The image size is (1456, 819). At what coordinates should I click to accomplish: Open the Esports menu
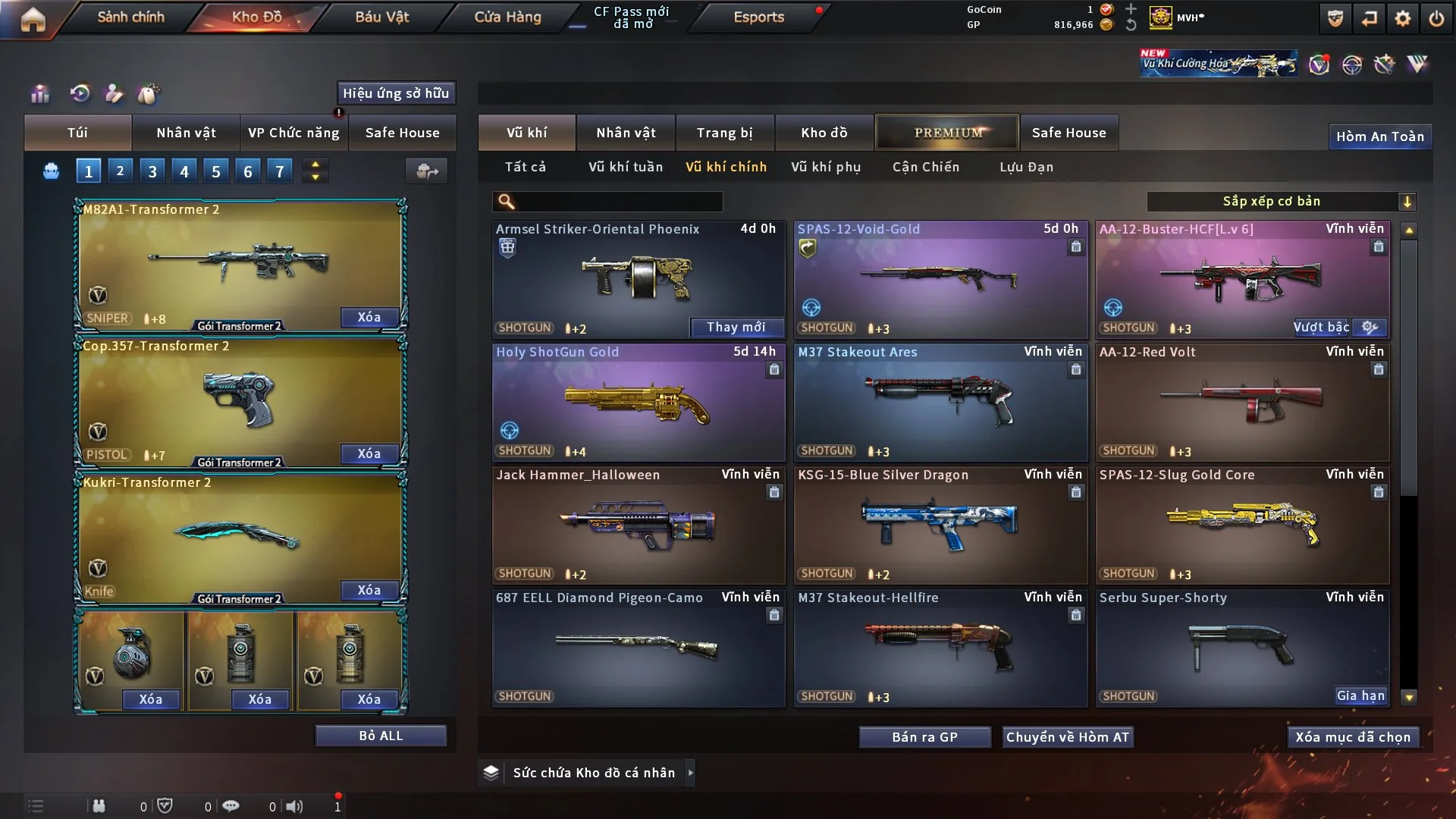click(758, 17)
